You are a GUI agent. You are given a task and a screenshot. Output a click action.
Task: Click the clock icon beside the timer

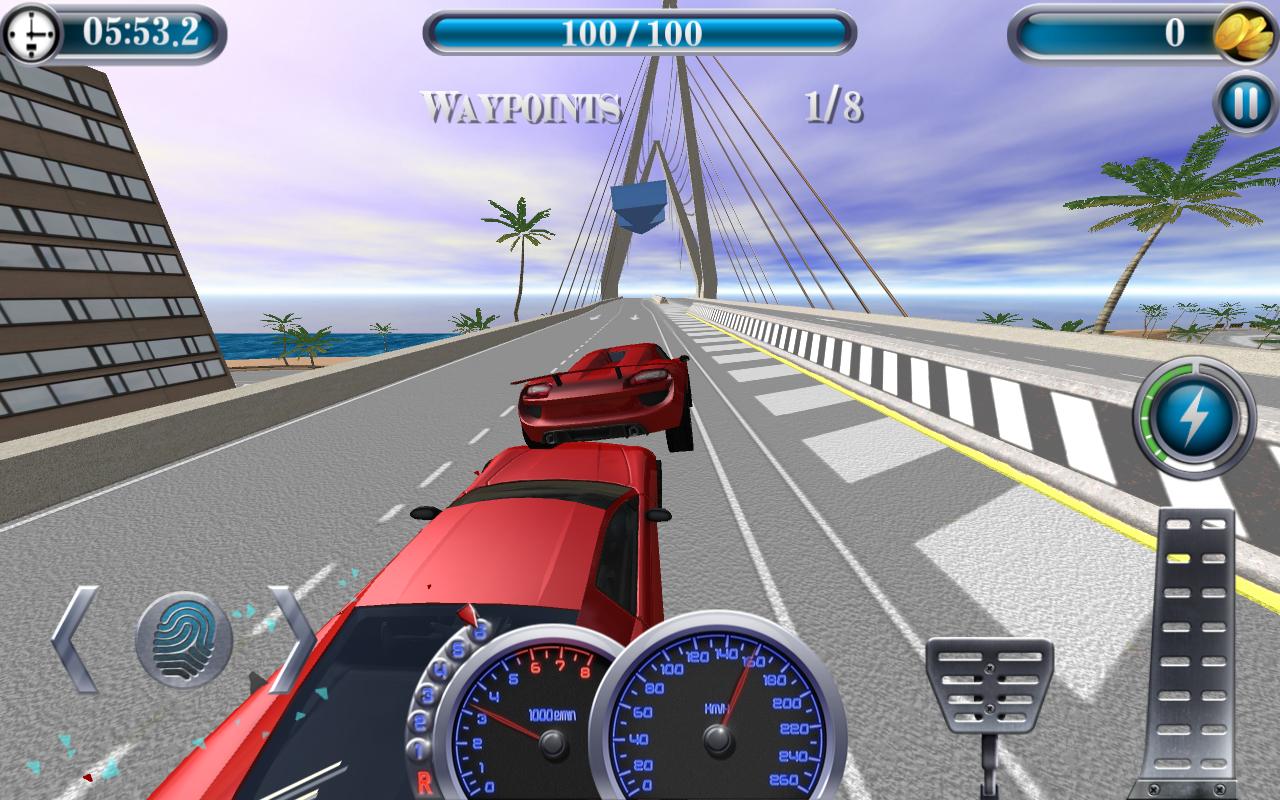tap(33, 32)
